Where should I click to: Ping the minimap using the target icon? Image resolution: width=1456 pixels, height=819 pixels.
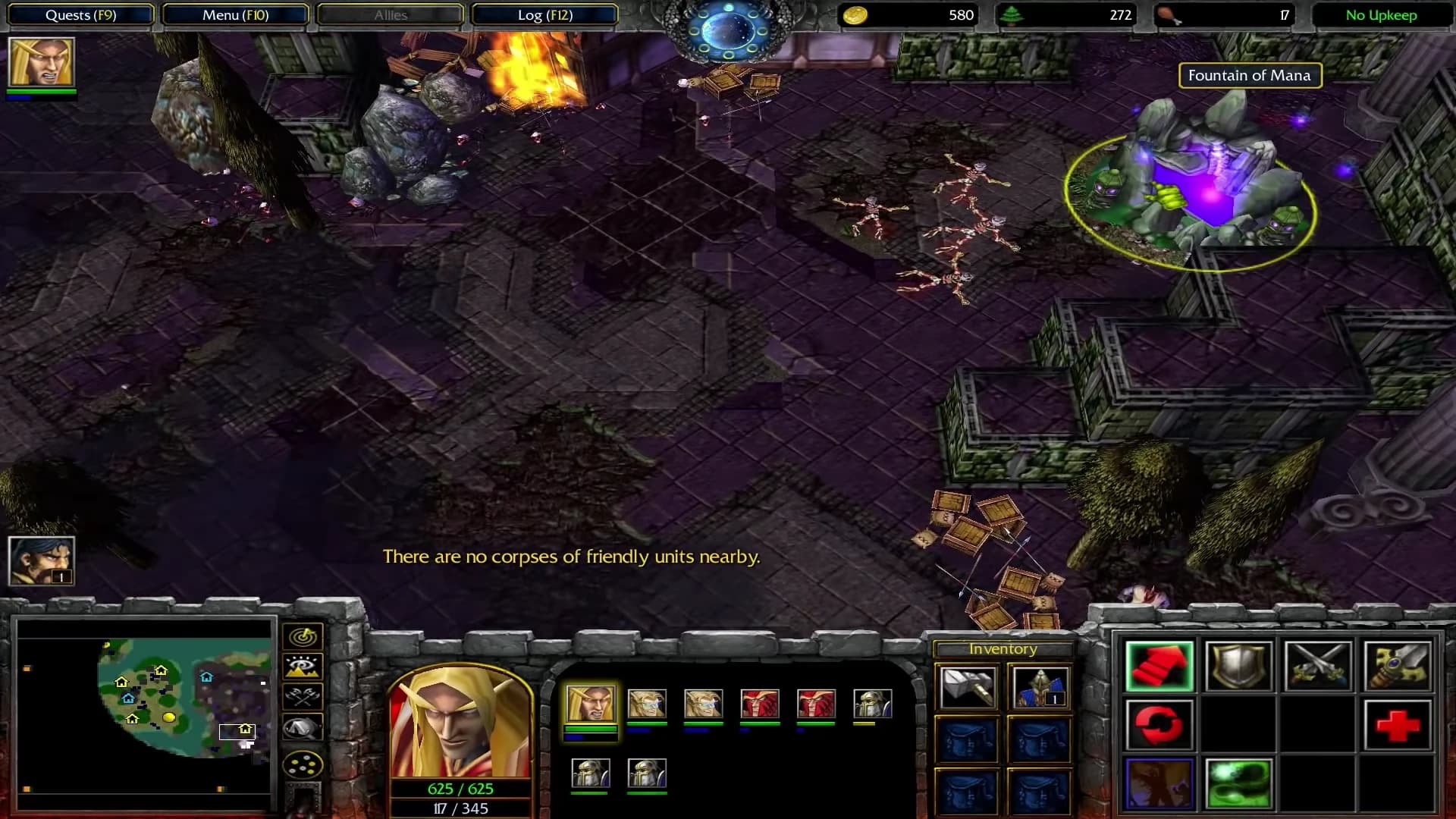click(x=303, y=636)
